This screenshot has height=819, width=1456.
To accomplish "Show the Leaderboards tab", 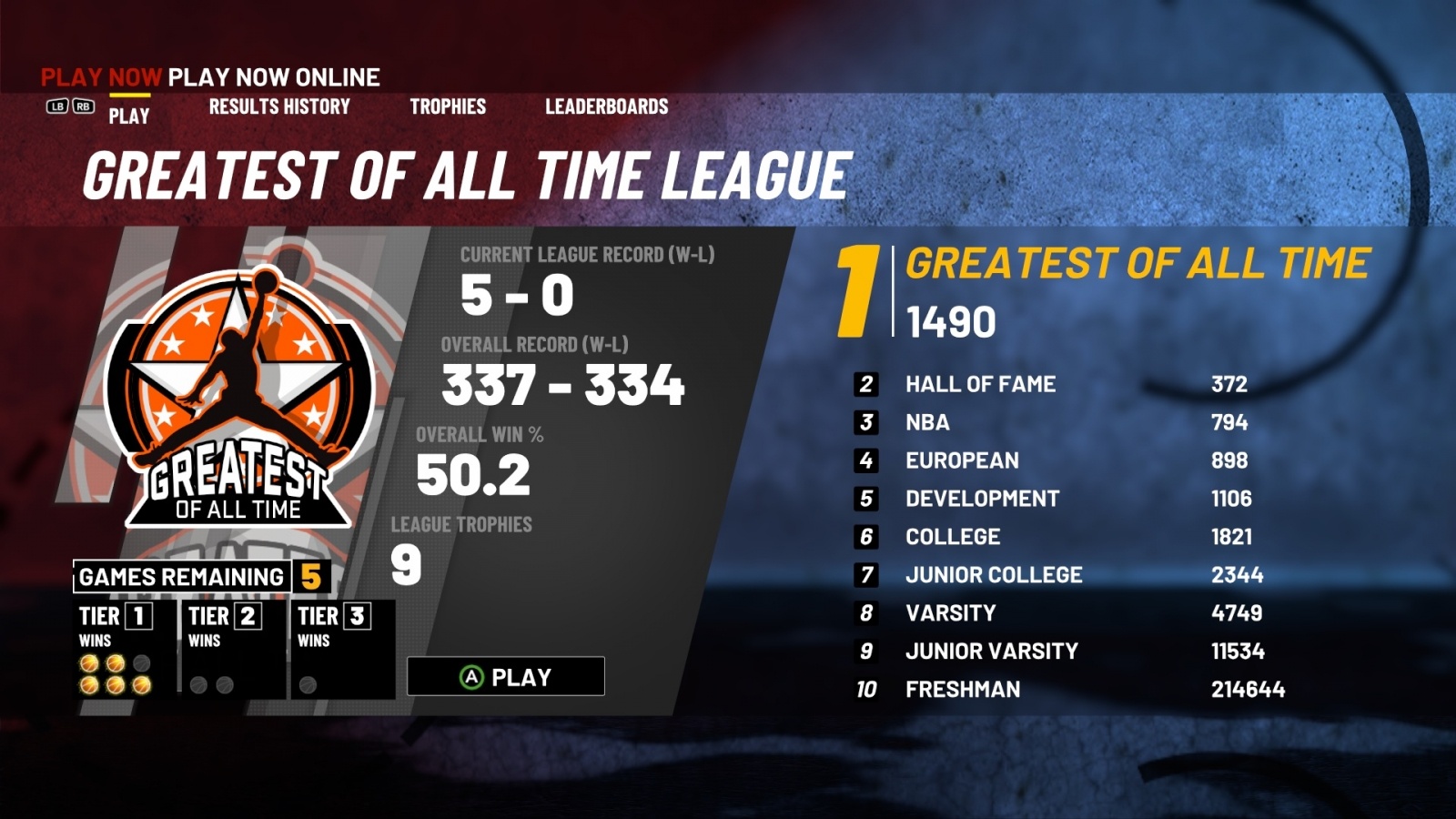I will click(606, 106).
